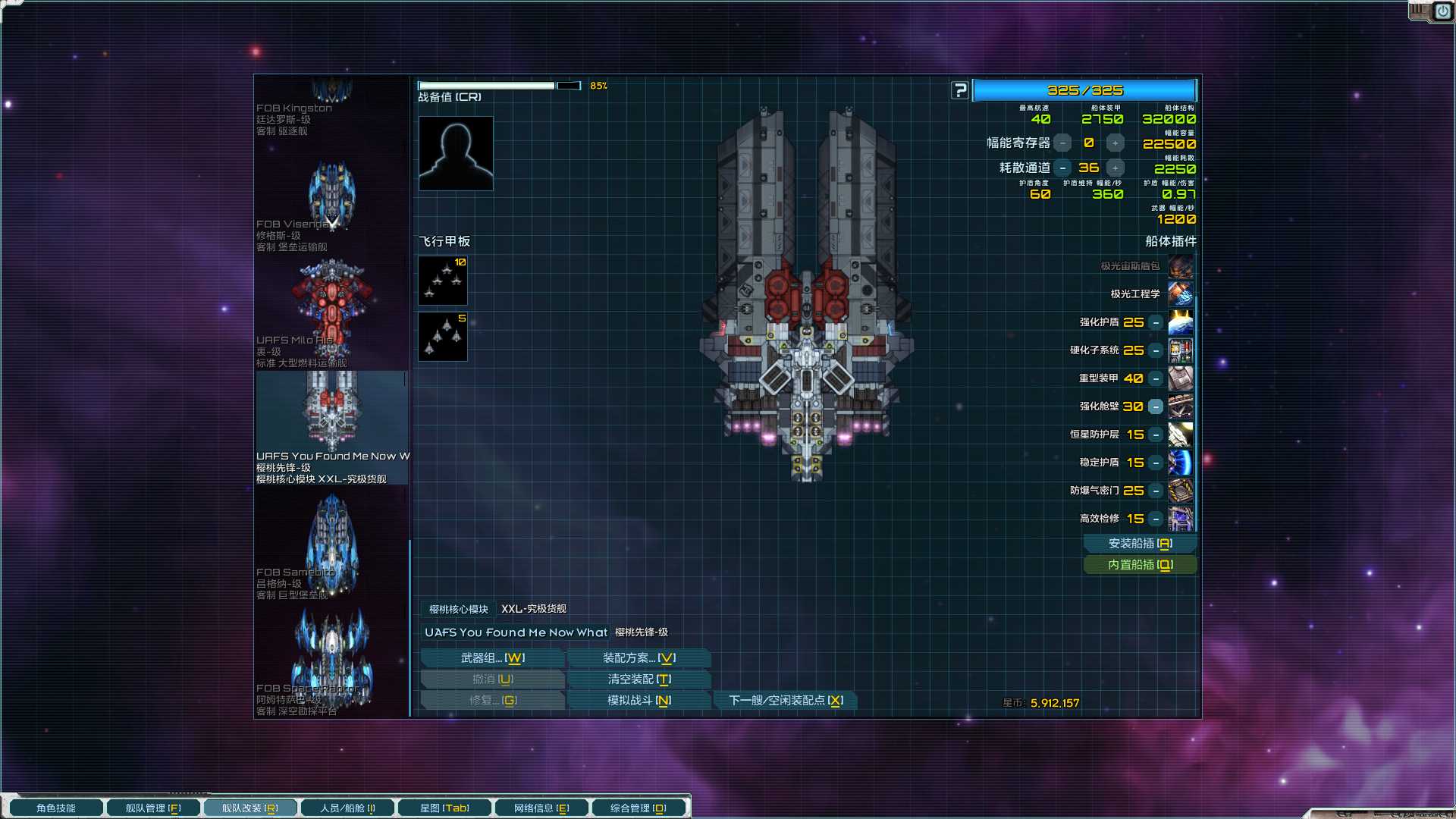Click the 强化护盾 hullmod icon
This screenshot has height=819, width=1456.
point(1181,322)
